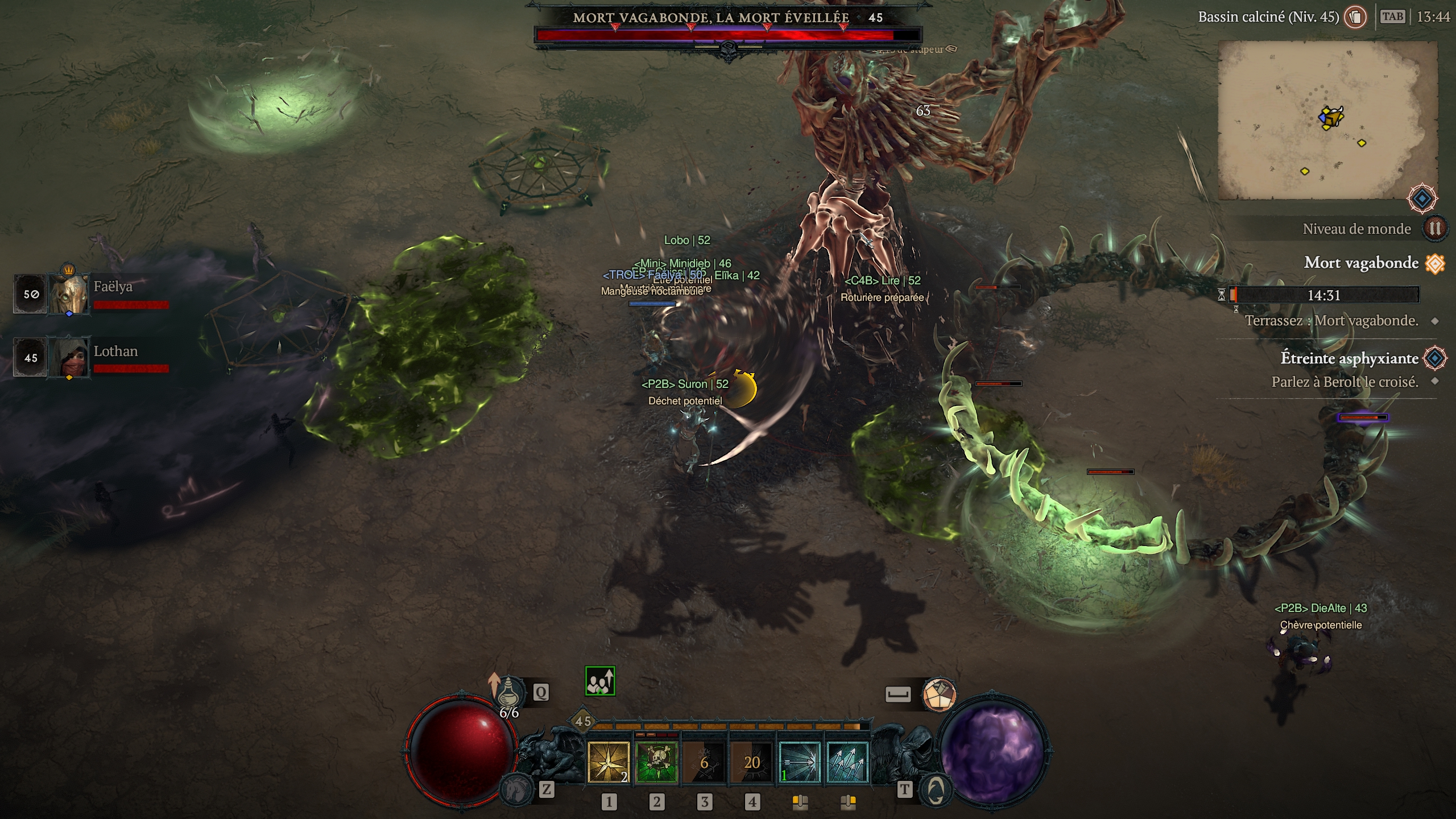
Task: Click the green party boost buff icon
Action: pyautogui.click(x=600, y=681)
